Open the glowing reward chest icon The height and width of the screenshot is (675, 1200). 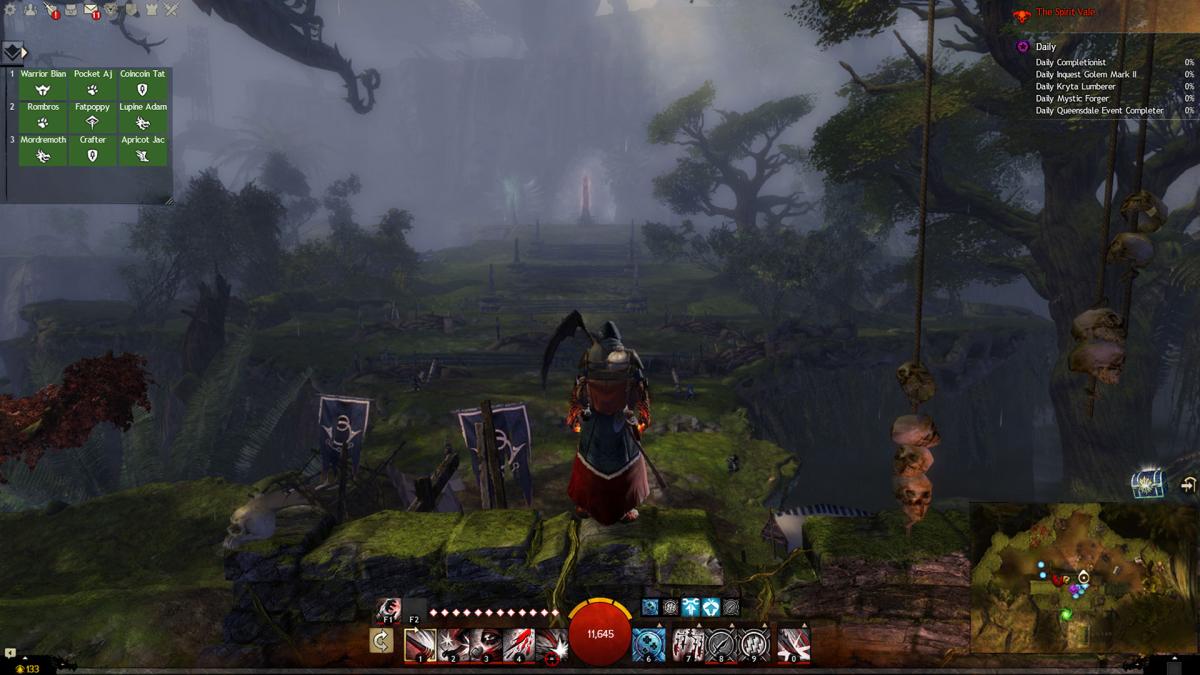point(1145,484)
